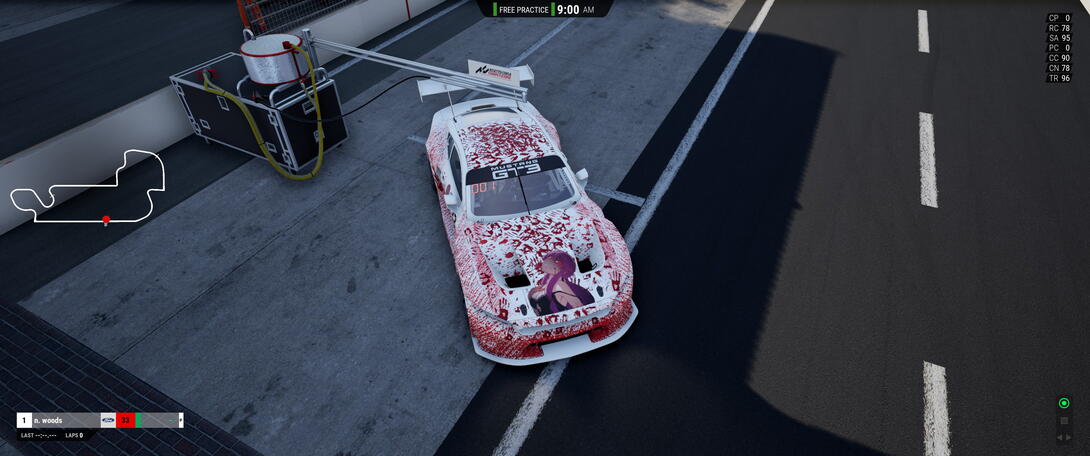The height and width of the screenshot is (456, 1090).
Task: Click the grey square stop icon
Action: tap(1064, 421)
